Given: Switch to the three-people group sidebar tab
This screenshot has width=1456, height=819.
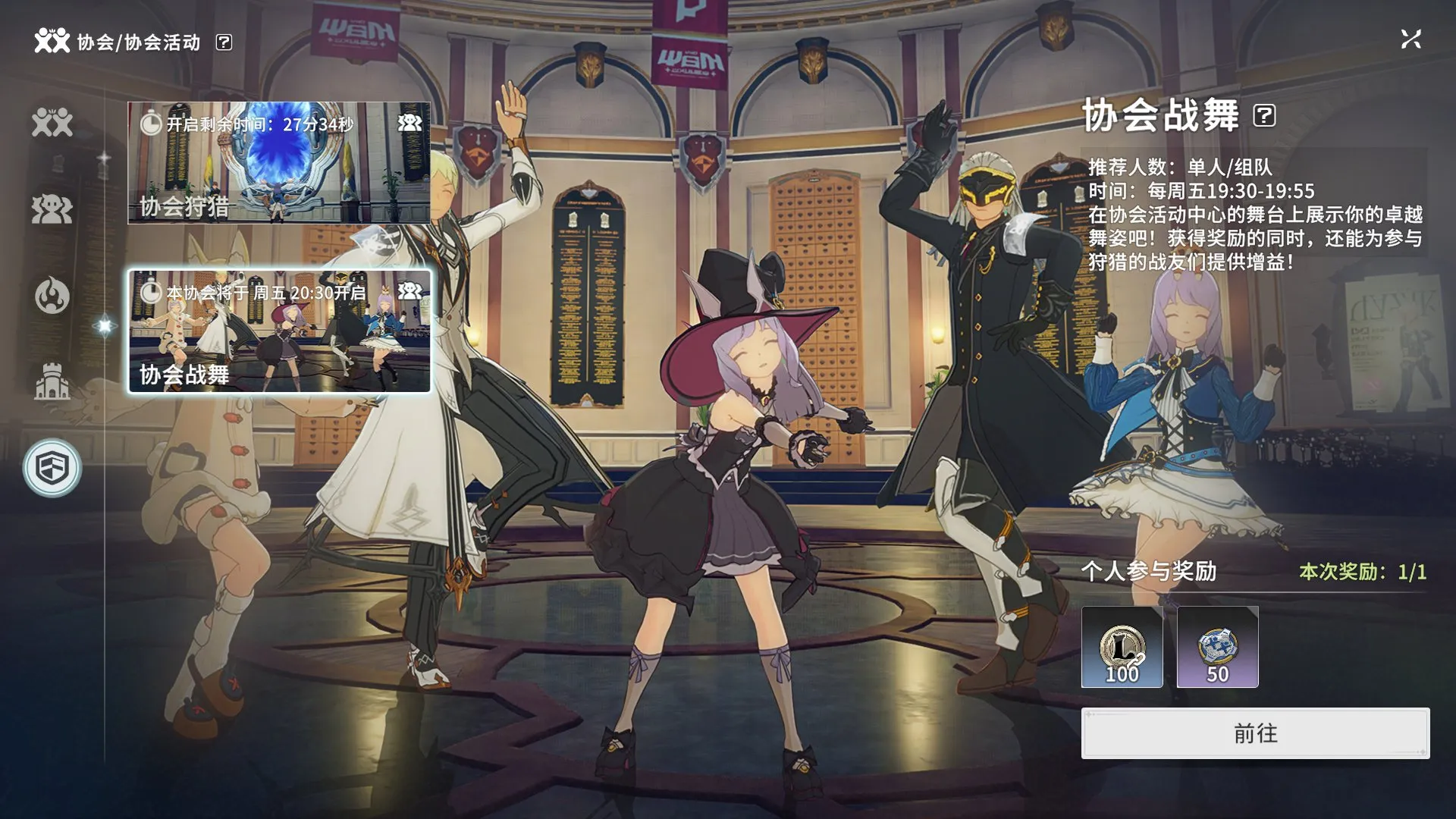Looking at the screenshot, I should coord(52,209).
